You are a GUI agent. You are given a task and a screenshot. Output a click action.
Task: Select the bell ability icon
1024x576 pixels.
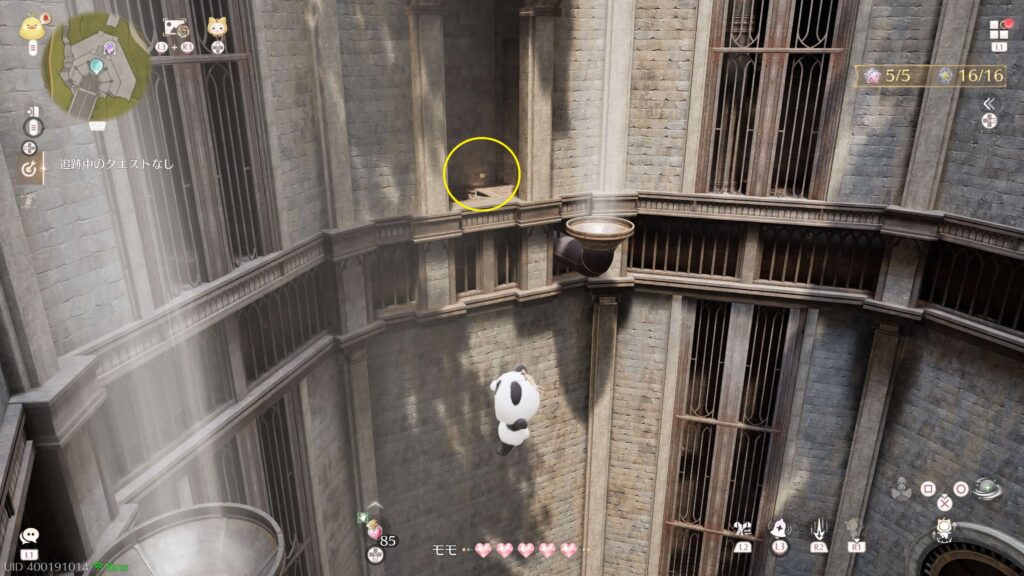(777, 528)
